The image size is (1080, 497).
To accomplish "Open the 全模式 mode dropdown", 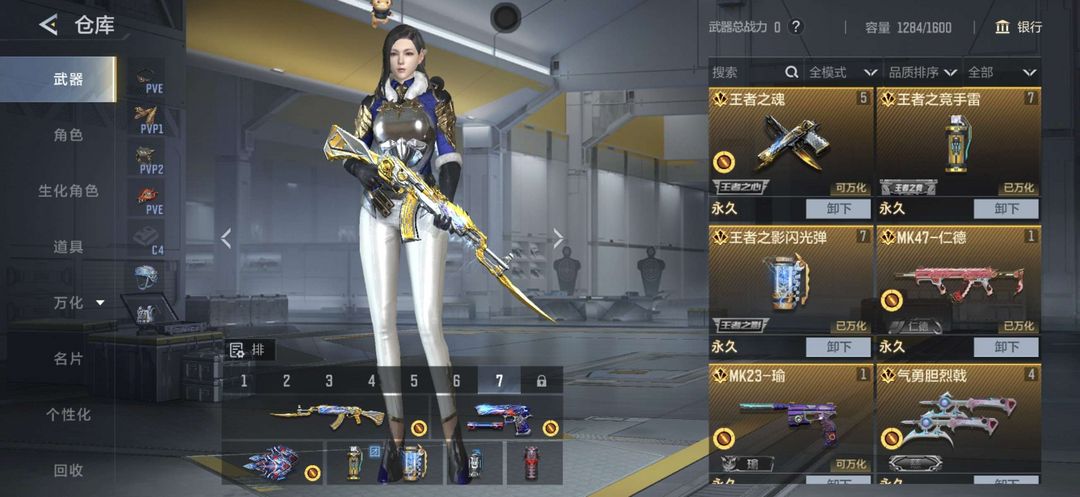I will tap(842, 72).
